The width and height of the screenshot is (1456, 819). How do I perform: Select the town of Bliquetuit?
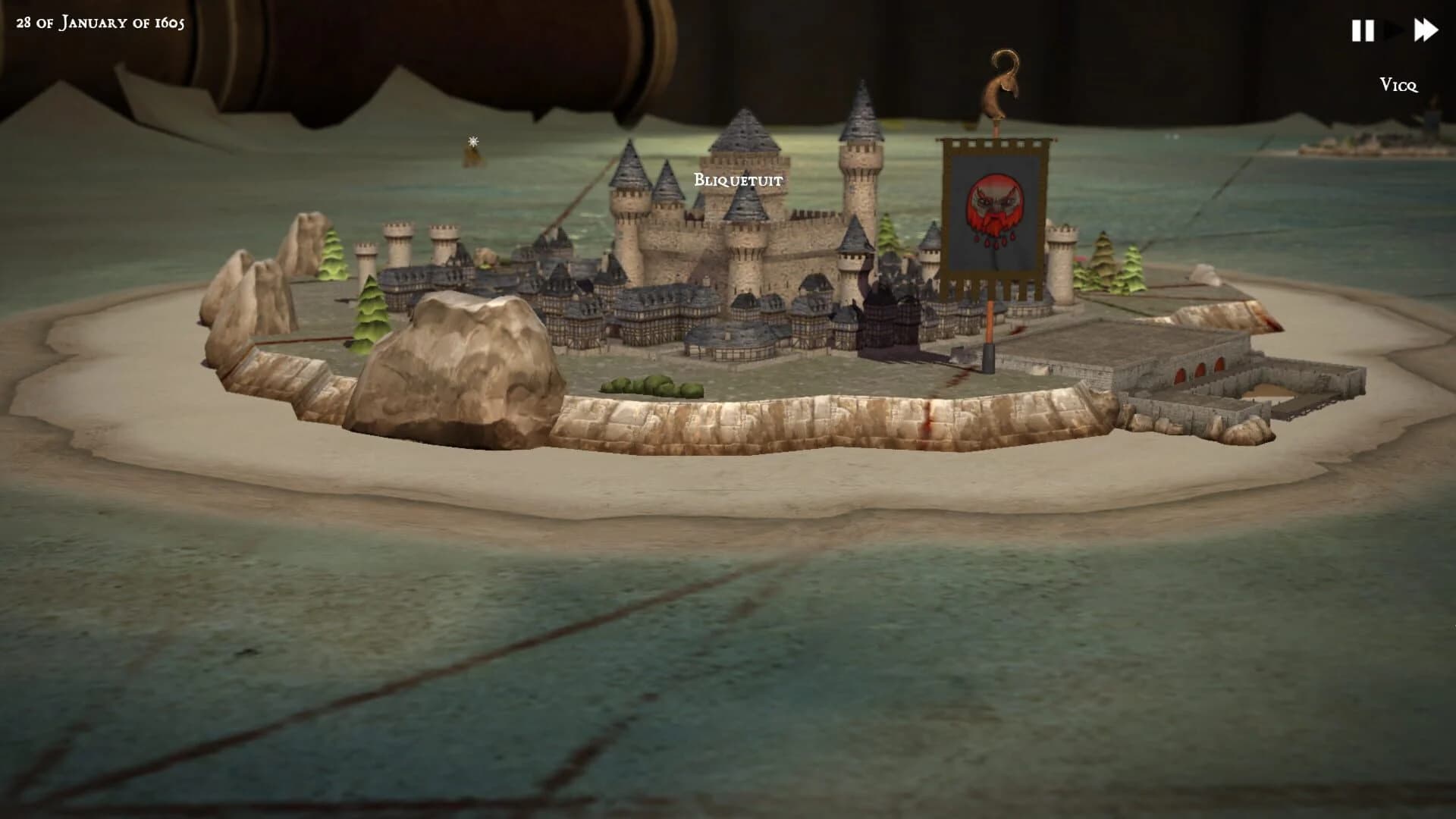[737, 180]
